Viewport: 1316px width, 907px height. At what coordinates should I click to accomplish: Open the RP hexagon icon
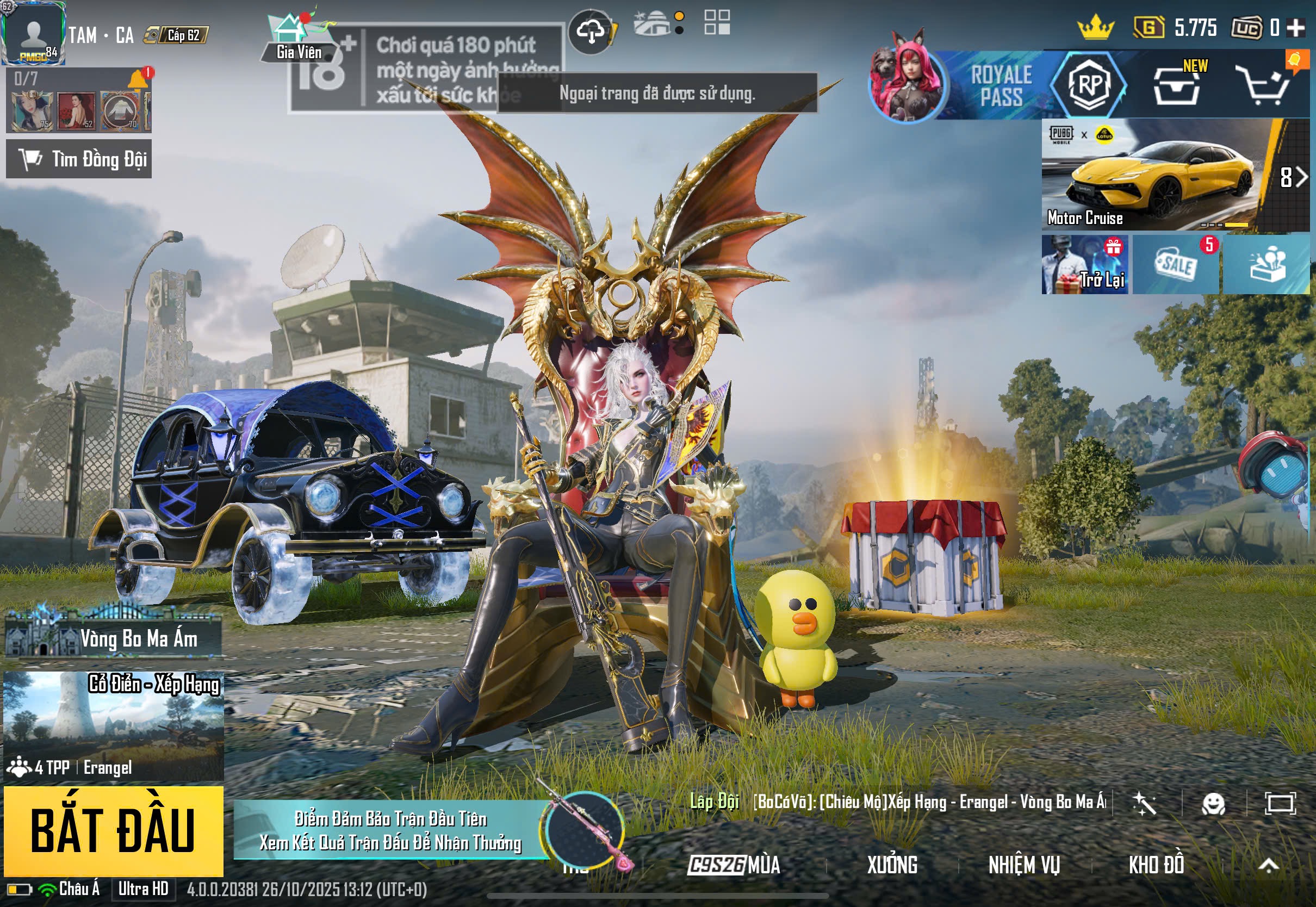(x=1089, y=85)
